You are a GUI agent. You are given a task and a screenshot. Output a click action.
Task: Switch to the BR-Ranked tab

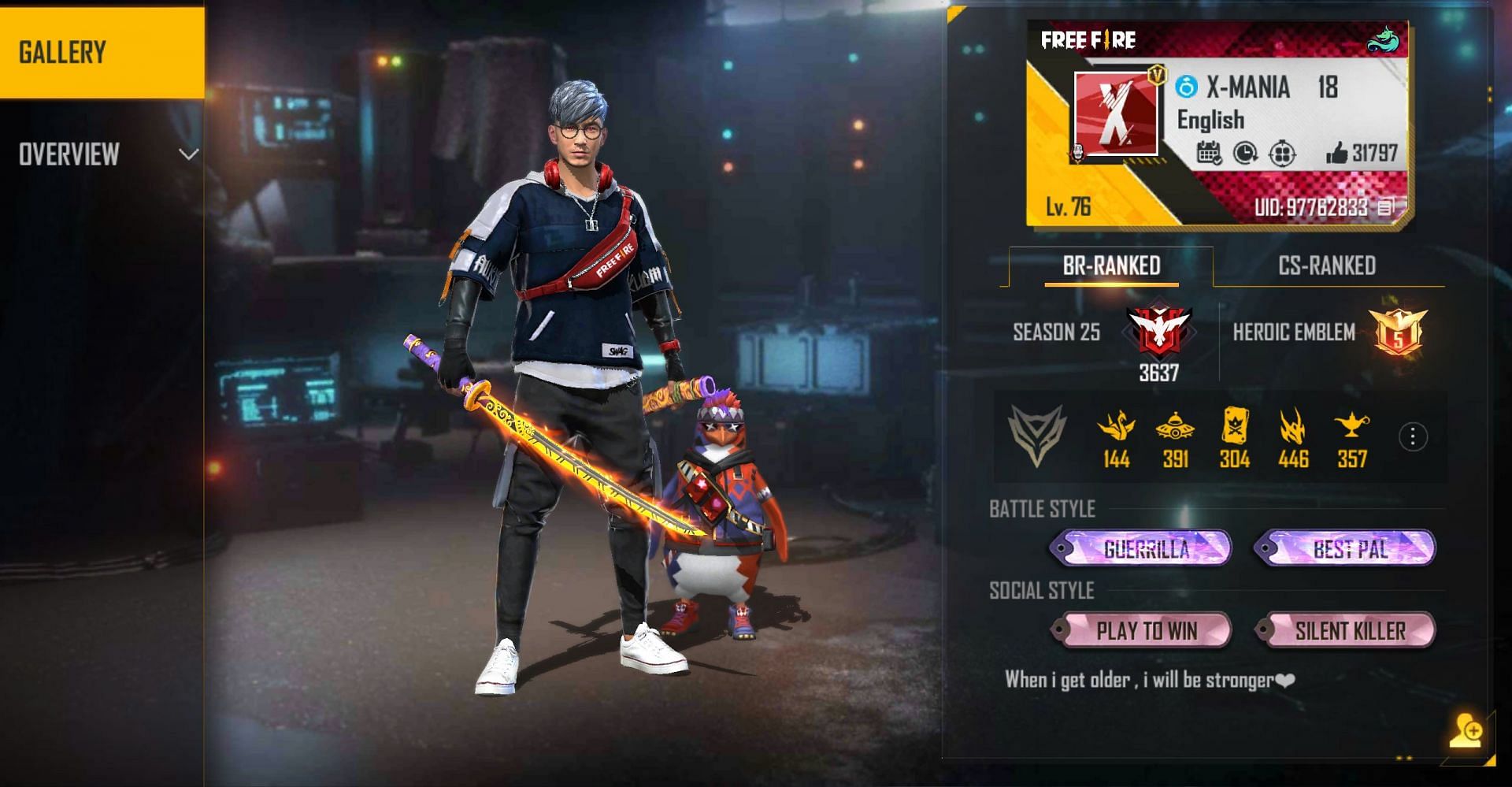pyautogui.click(x=1111, y=266)
